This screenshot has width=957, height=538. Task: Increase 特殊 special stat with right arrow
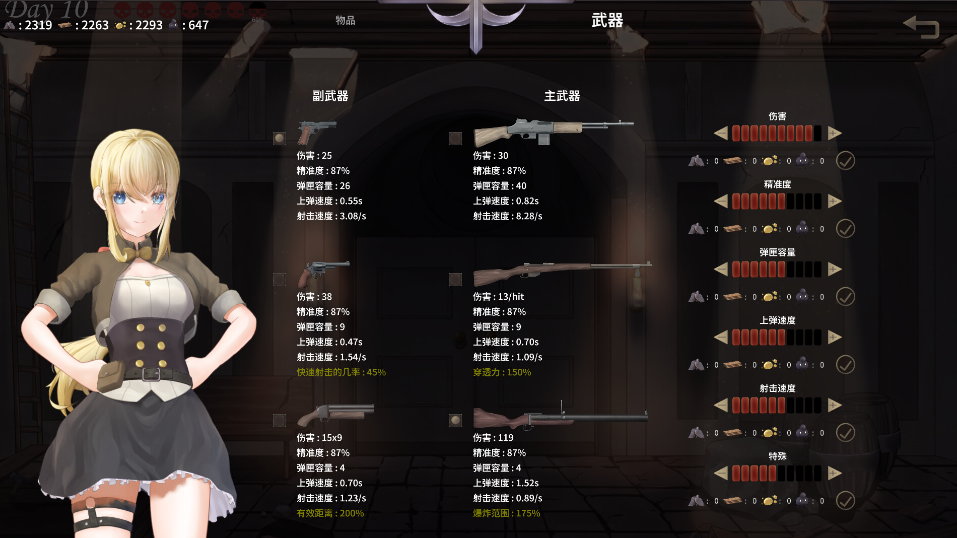(x=835, y=473)
